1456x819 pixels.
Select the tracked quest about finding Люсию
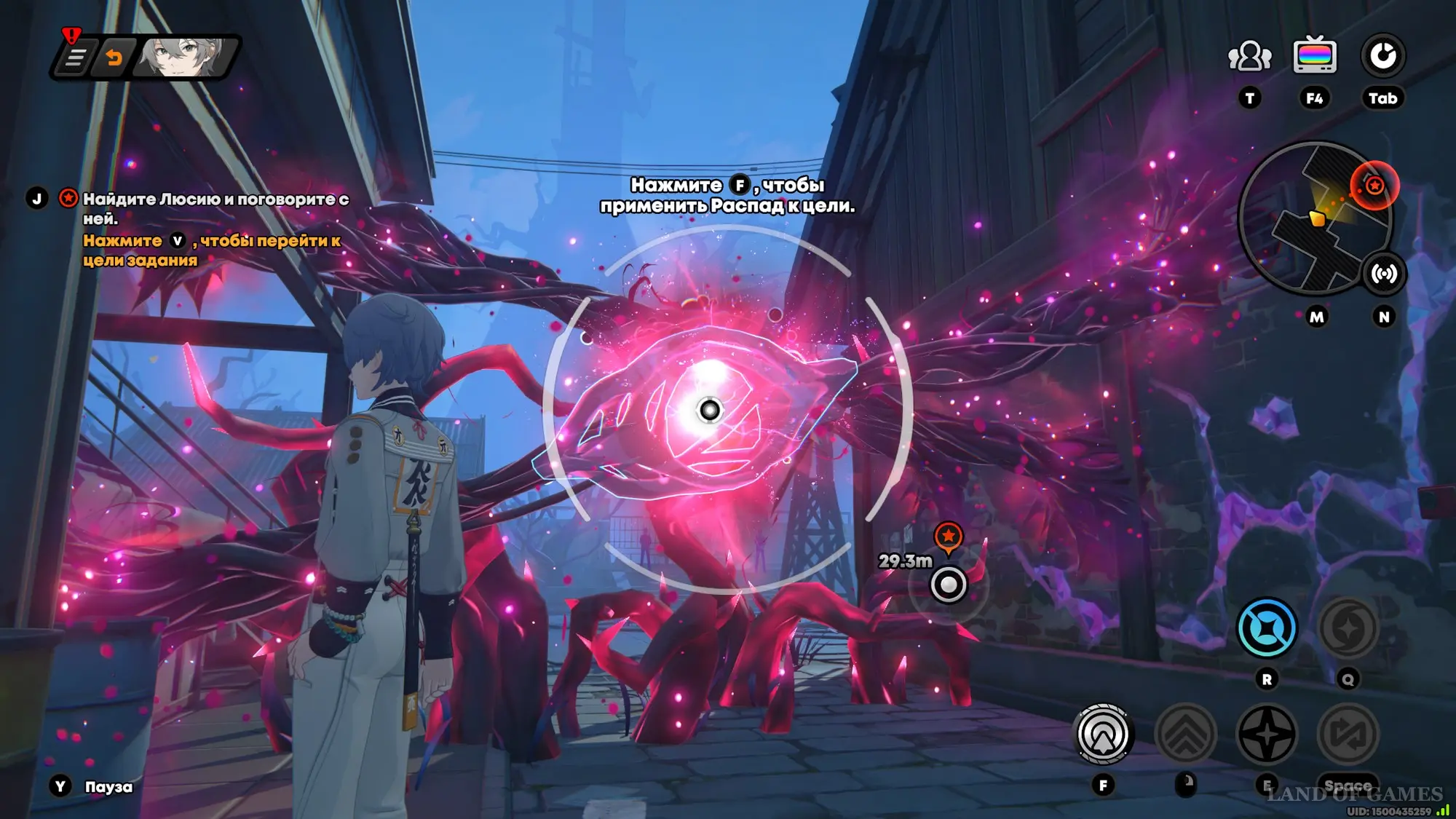[215, 208]
